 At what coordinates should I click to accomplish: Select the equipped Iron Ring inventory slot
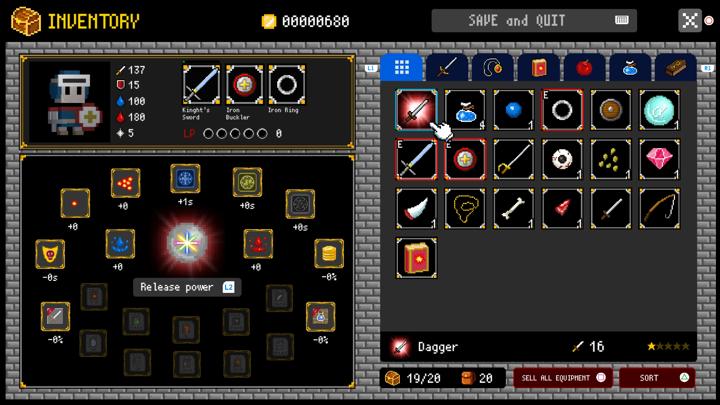click(562, 110)
